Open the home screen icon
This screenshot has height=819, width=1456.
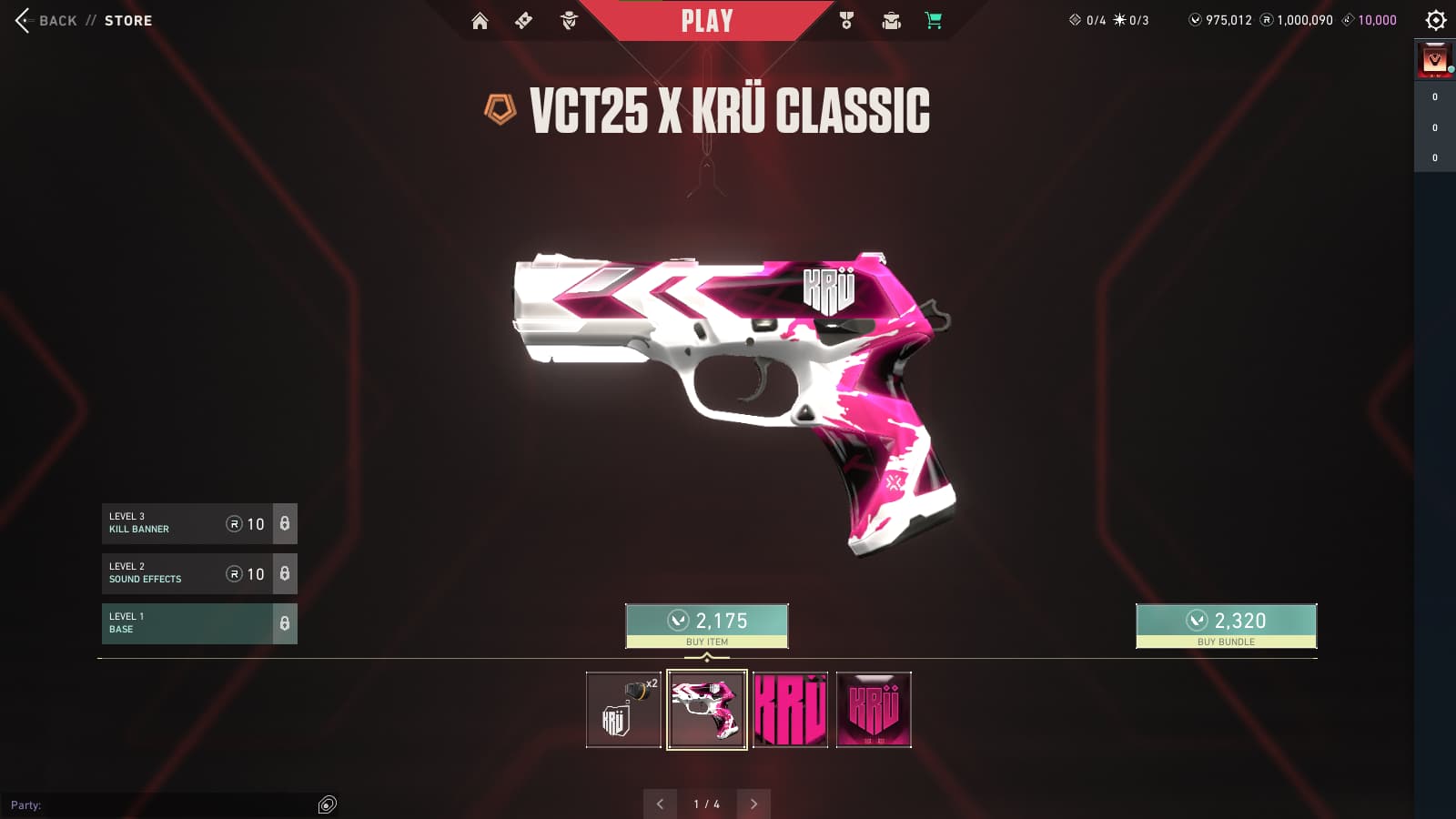(x=480, y=21)
